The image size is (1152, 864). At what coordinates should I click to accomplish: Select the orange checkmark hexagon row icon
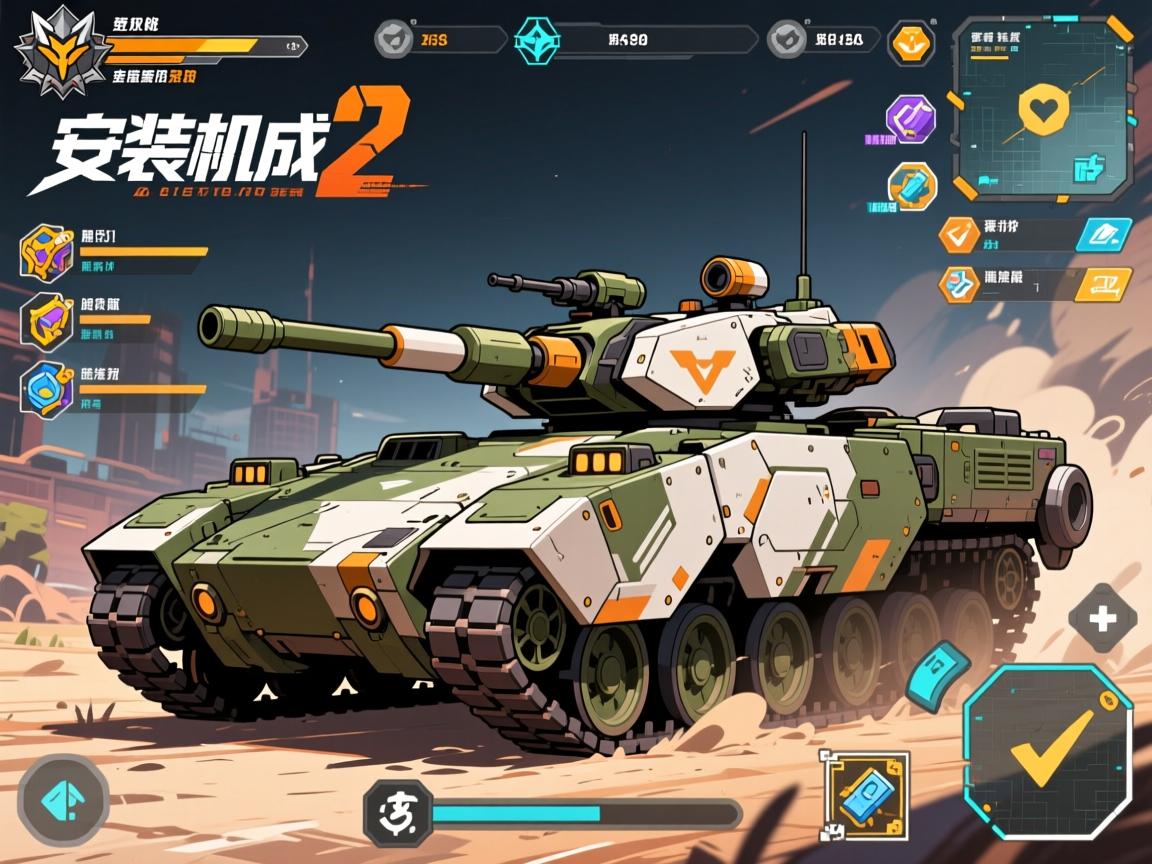pos(959,235)
